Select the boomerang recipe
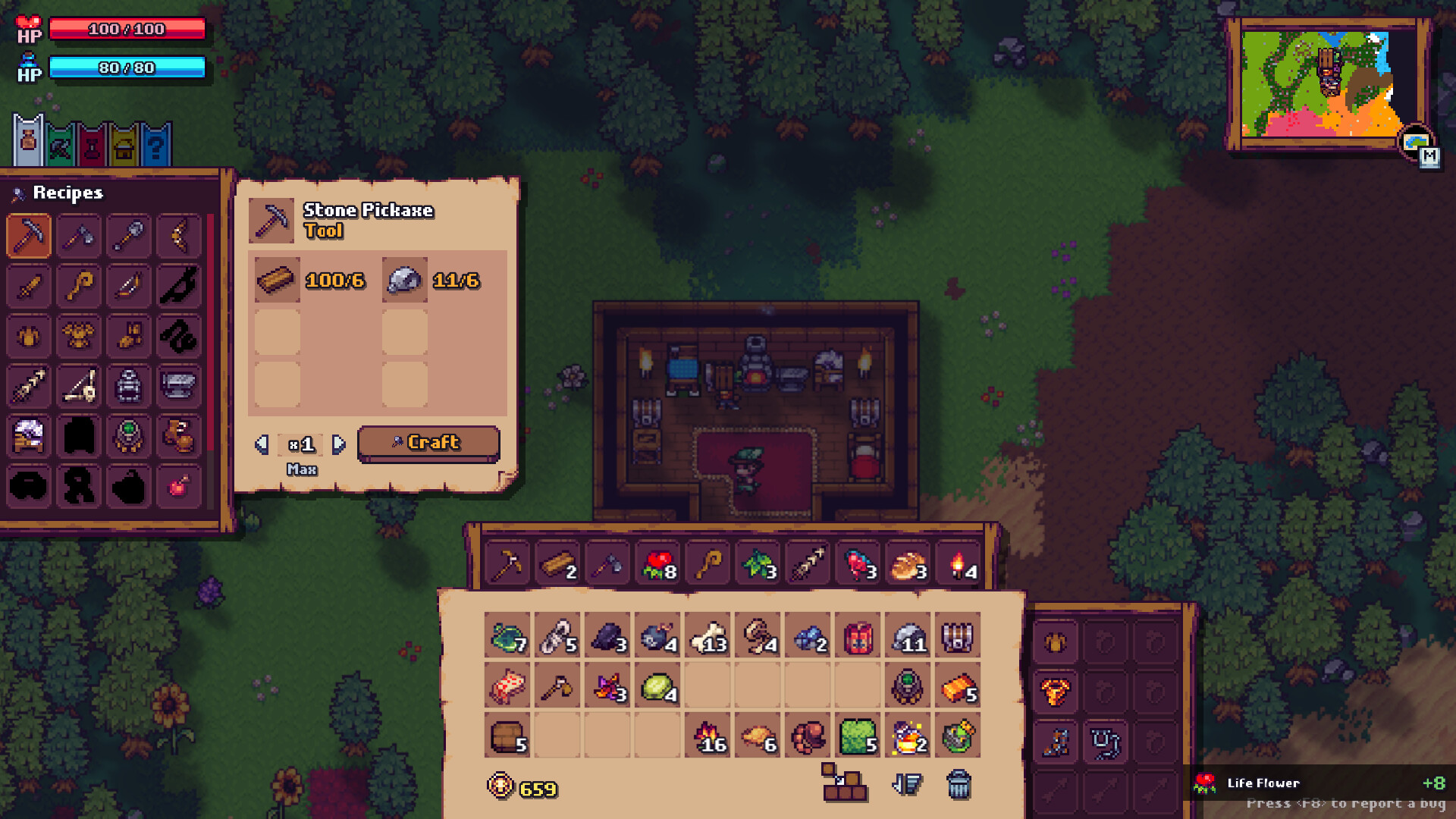This screenshot has height=819, width=1456. (179, 236)
